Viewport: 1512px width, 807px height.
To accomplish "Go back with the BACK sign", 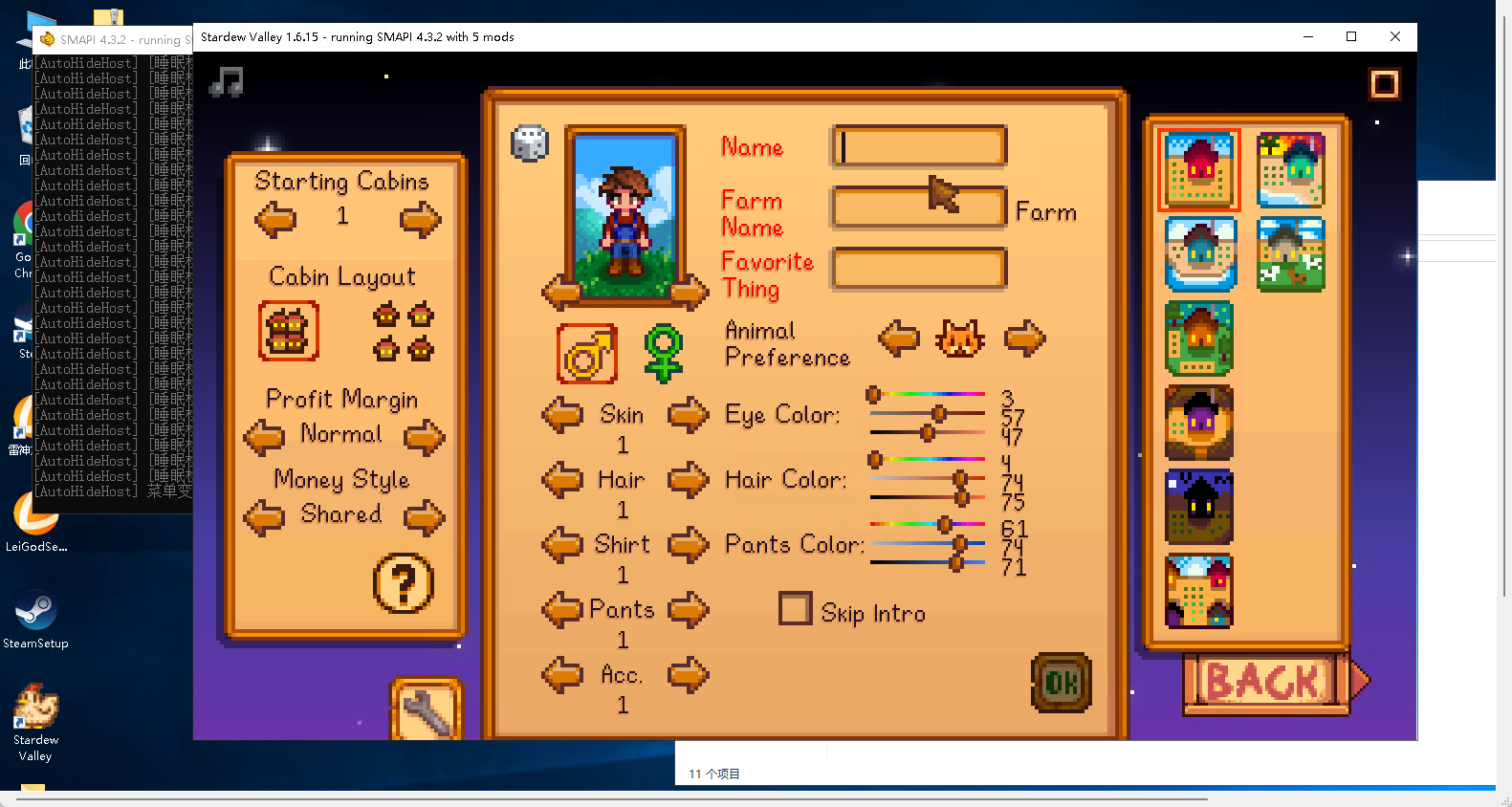I will tap(1265, 683).
